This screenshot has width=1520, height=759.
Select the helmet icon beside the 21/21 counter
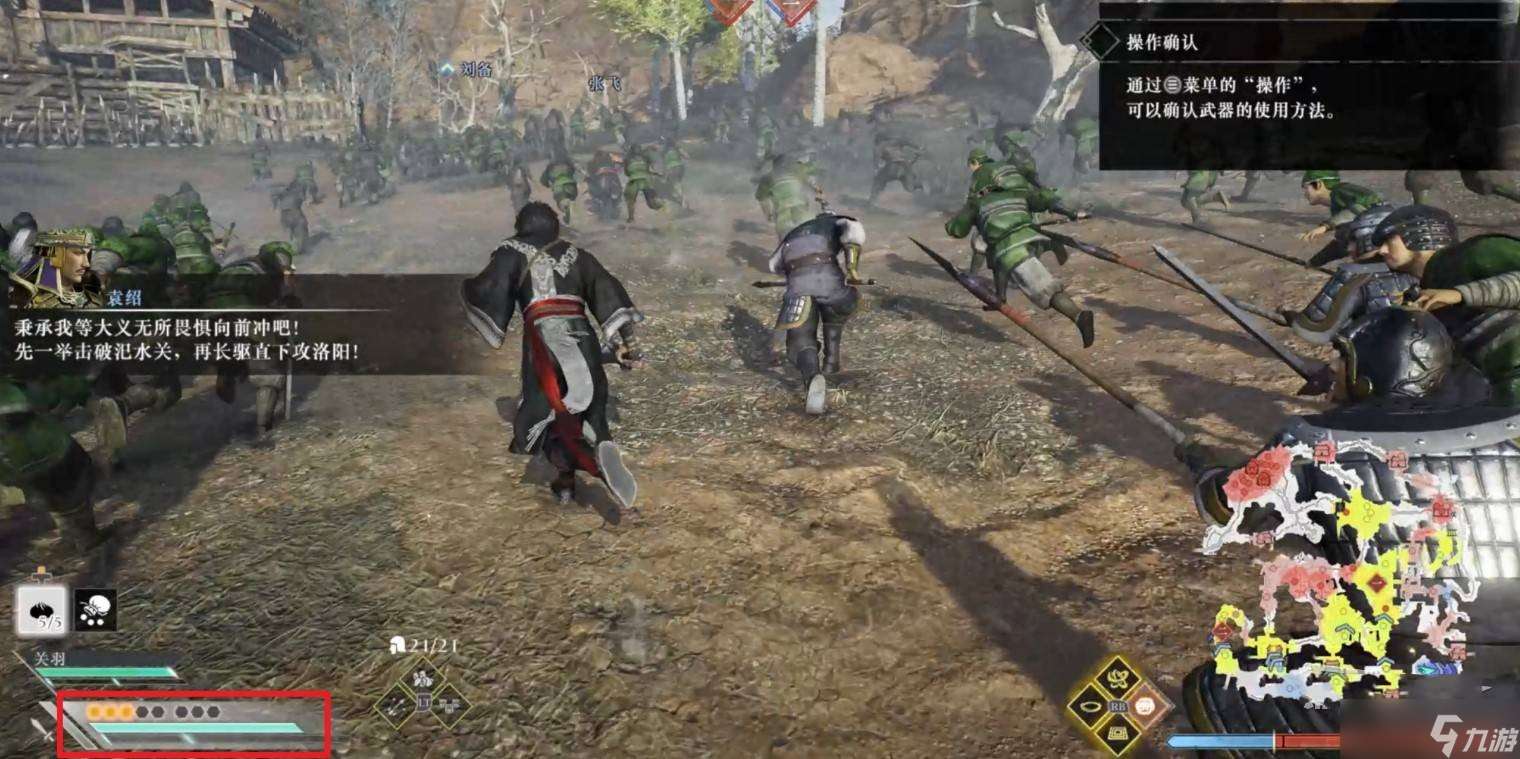tap(398, 644)
